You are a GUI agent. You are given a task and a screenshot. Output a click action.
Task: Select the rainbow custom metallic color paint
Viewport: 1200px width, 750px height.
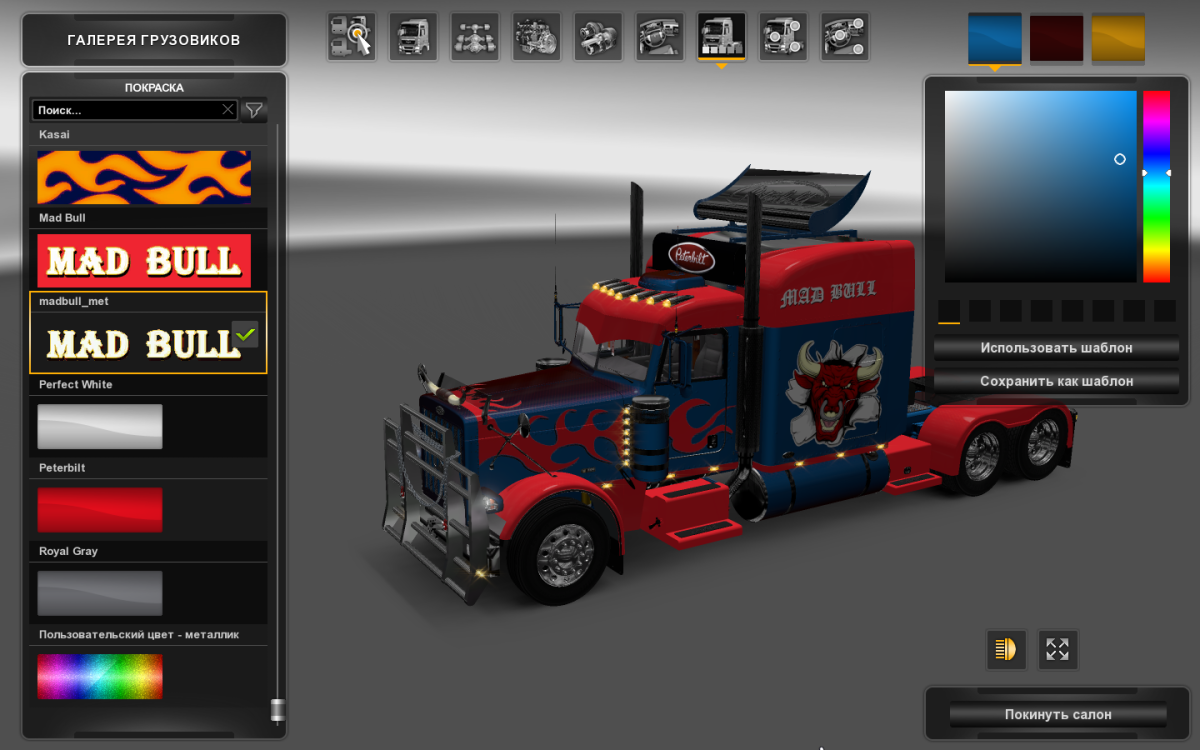pos(100,676)
